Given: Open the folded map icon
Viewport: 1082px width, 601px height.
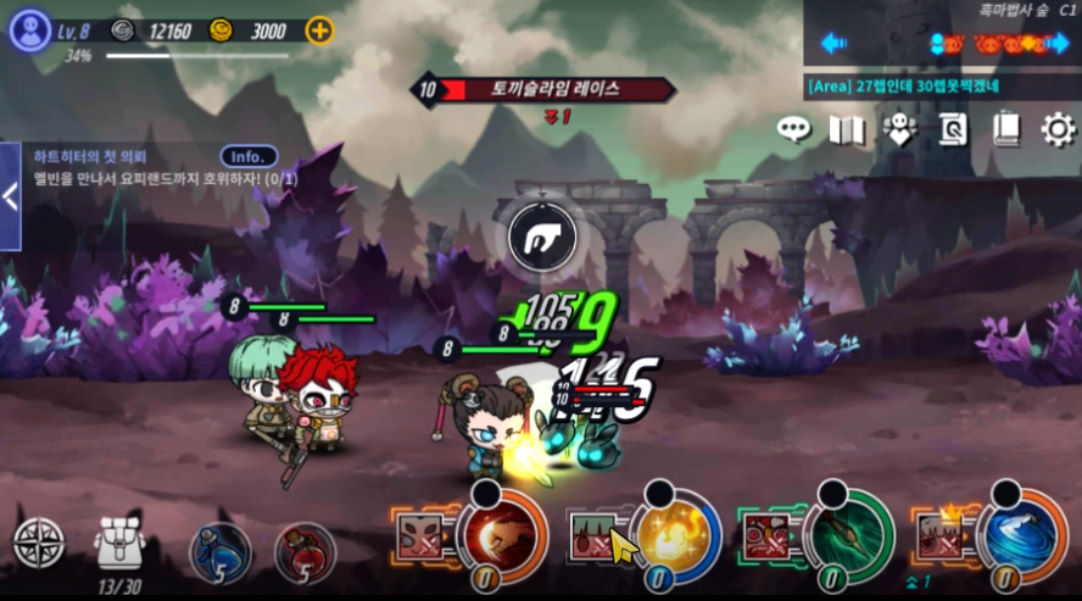Looking at the screenshot, I should click(x=846, y=129).
